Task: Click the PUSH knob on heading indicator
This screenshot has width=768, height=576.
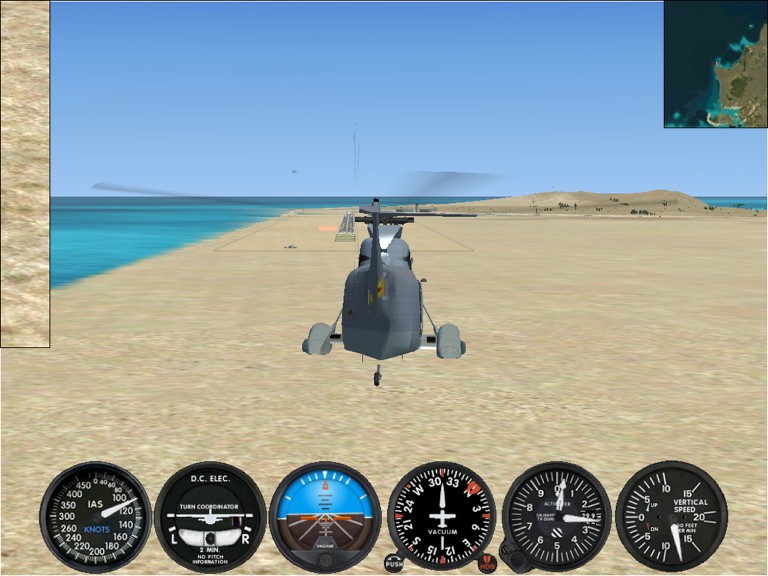Action: click(394, 564)
